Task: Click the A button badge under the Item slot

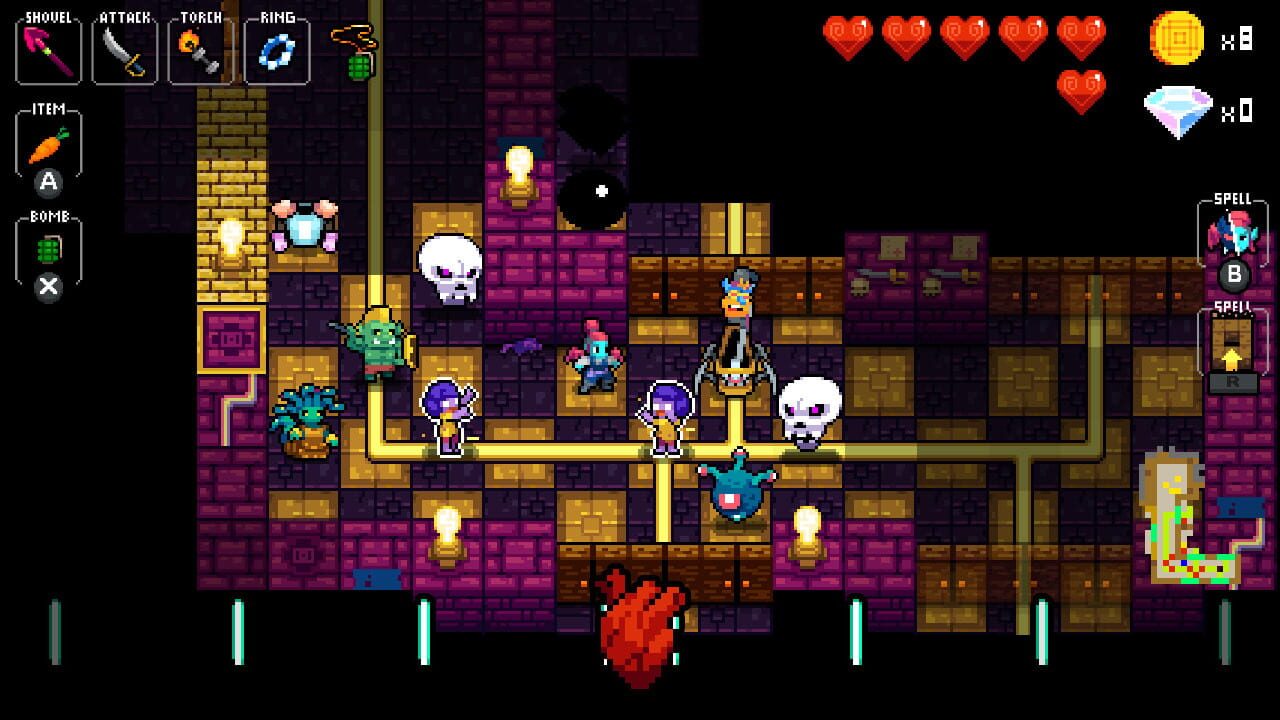Action: 47,184
